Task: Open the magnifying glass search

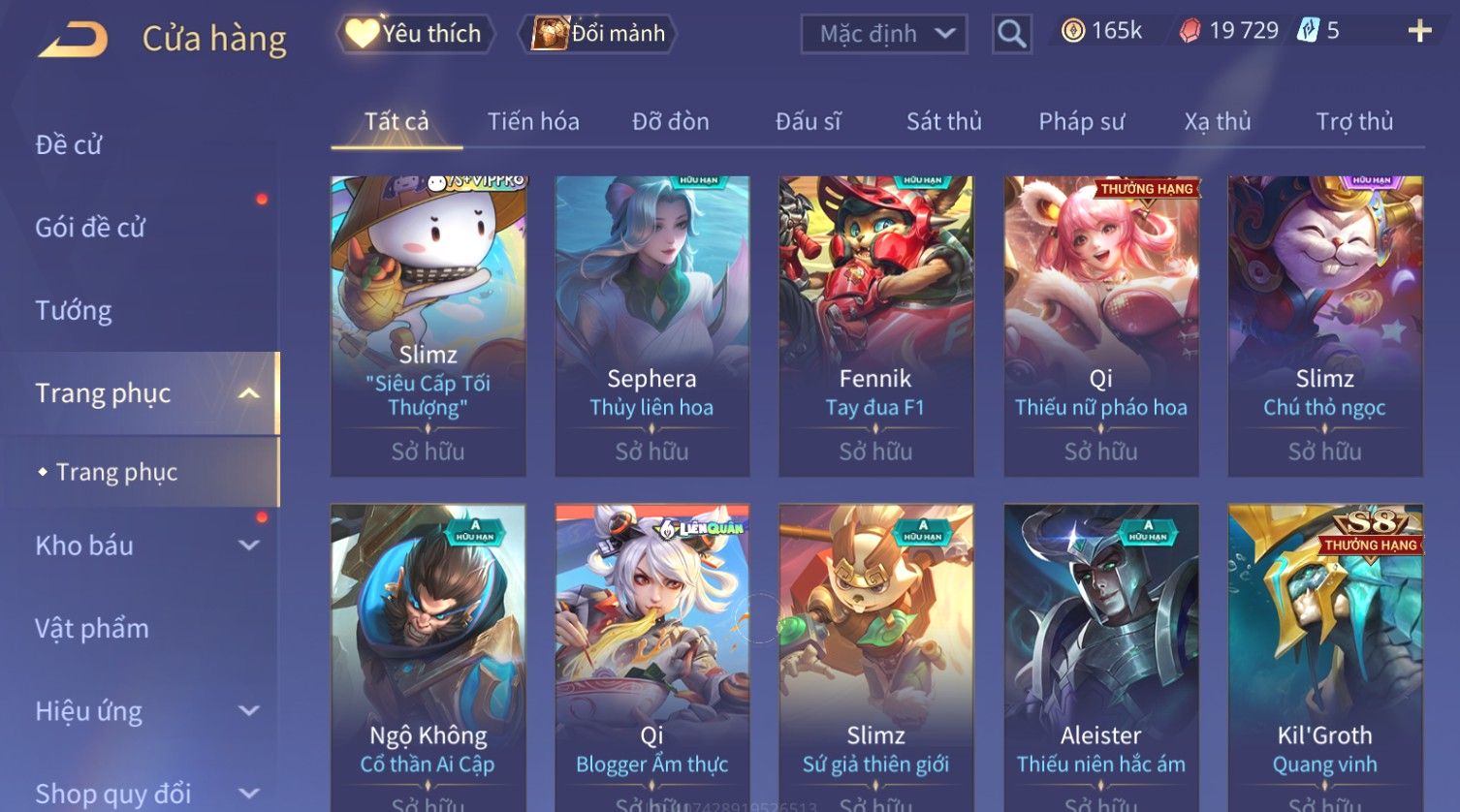Action: pyautogui.click(x=1011, y=35)
